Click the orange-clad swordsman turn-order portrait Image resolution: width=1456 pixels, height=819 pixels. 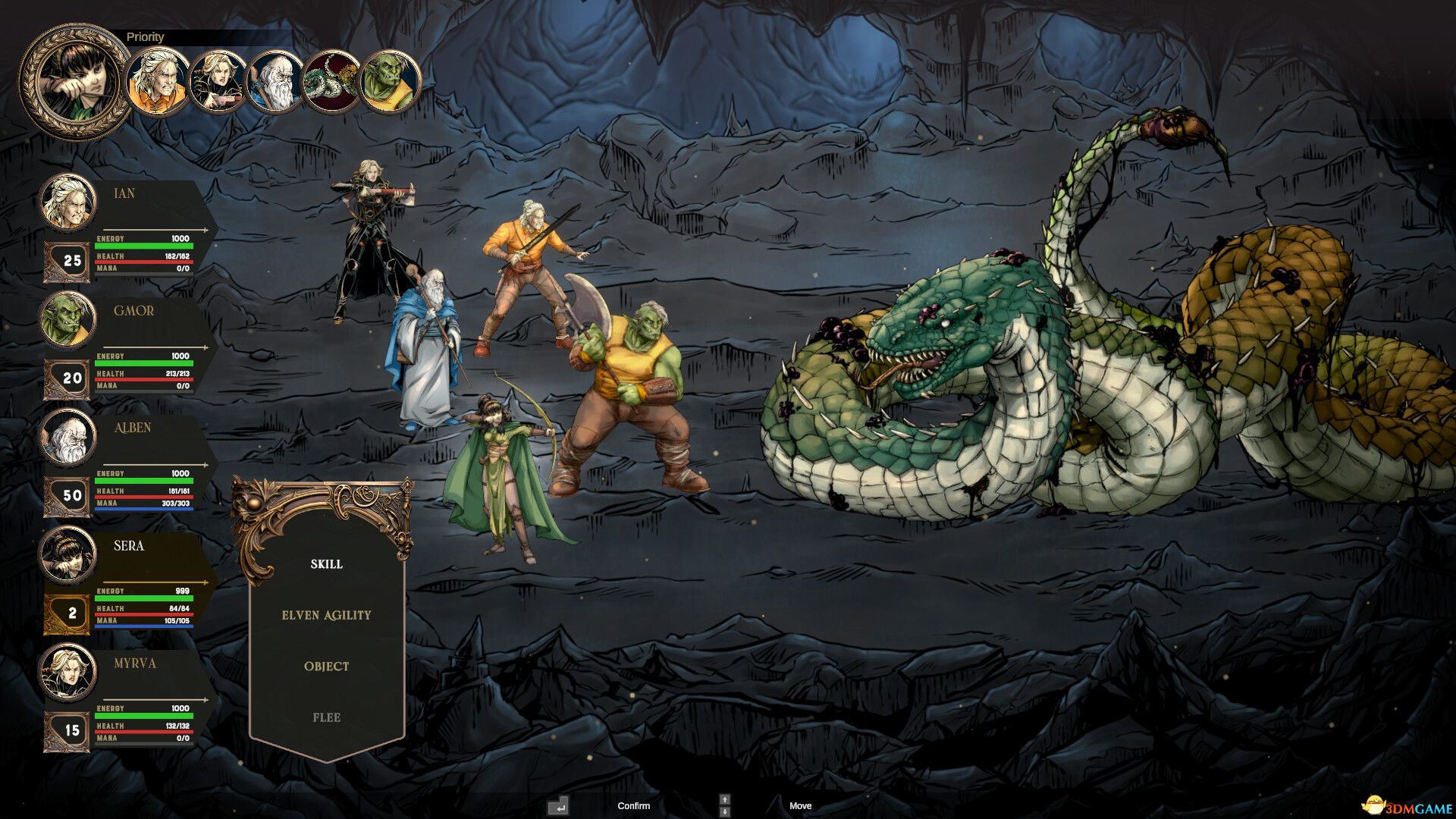click(x=158, y=80)
